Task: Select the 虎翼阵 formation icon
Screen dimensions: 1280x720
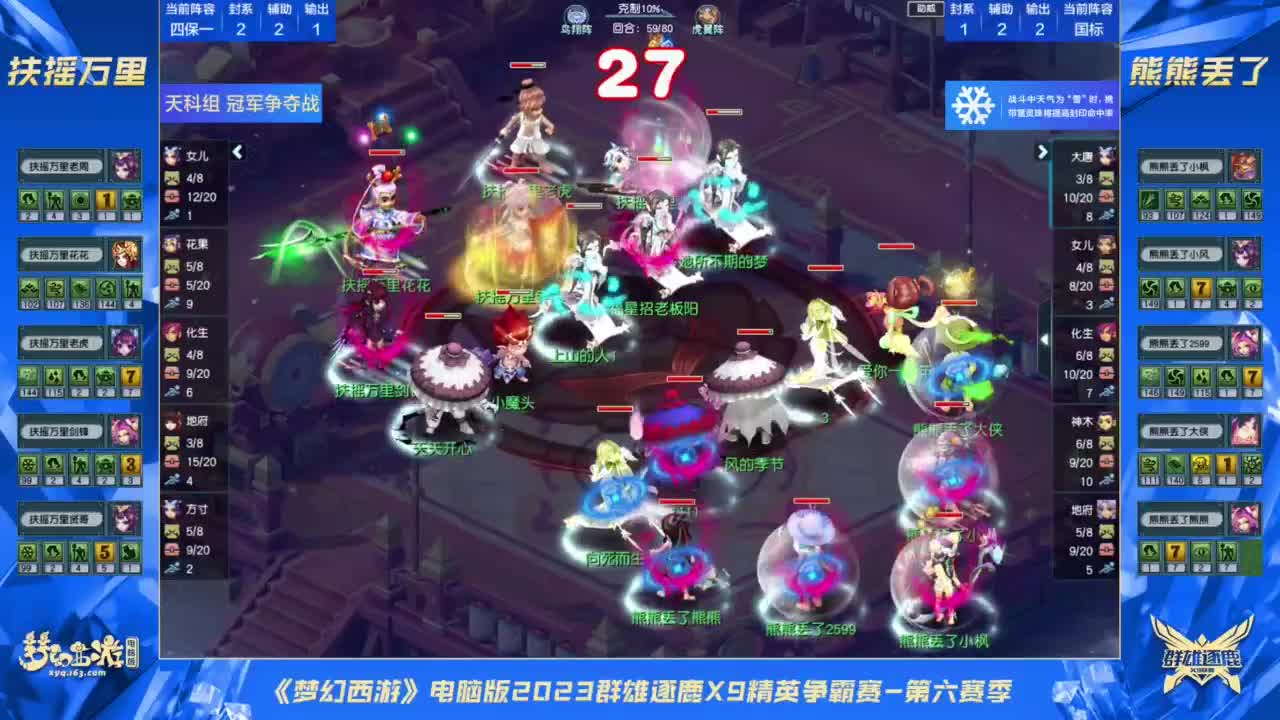Action: coord(707,15)
